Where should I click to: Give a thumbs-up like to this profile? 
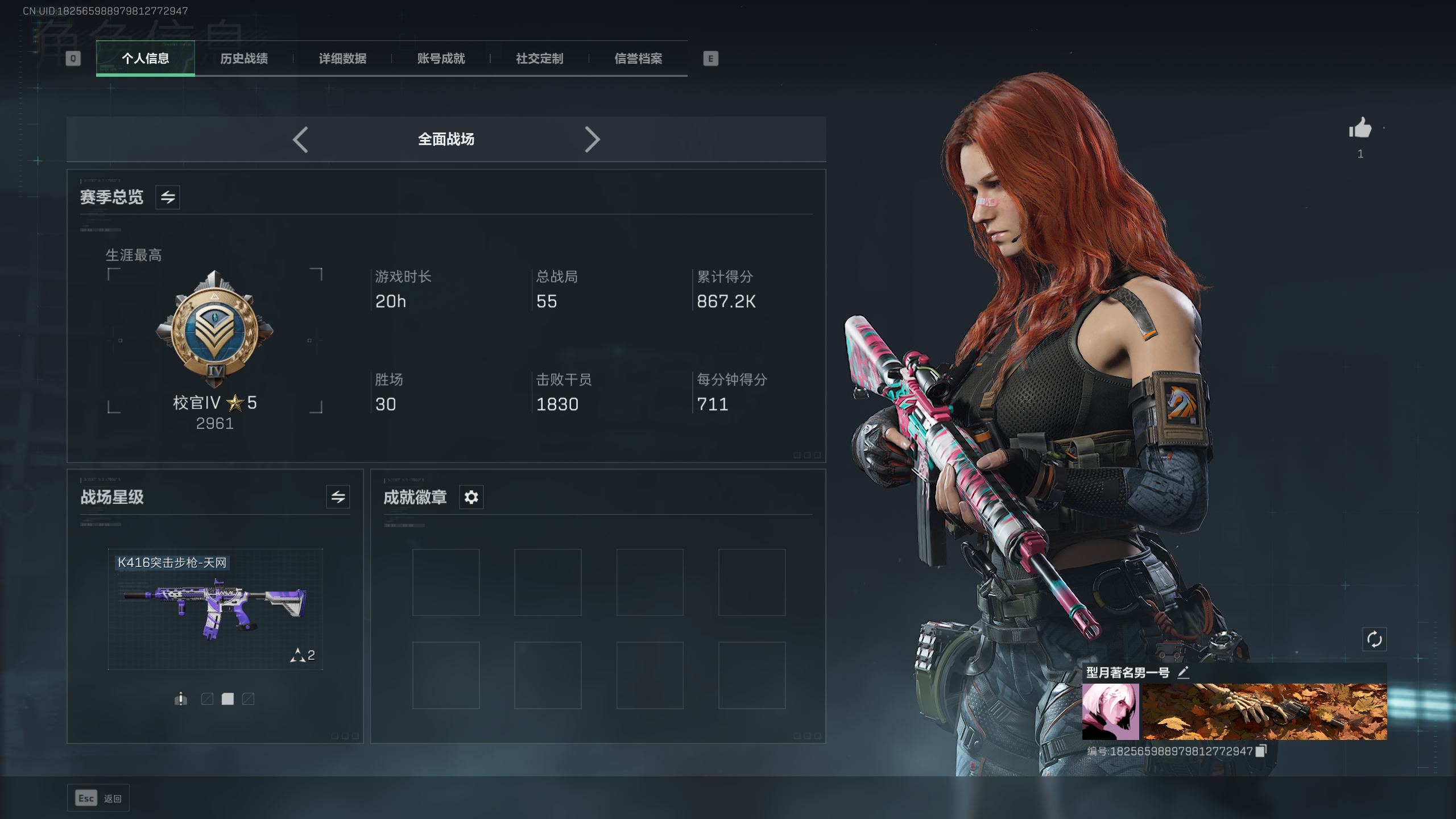pyautogui.click(x=1360, y=129)
